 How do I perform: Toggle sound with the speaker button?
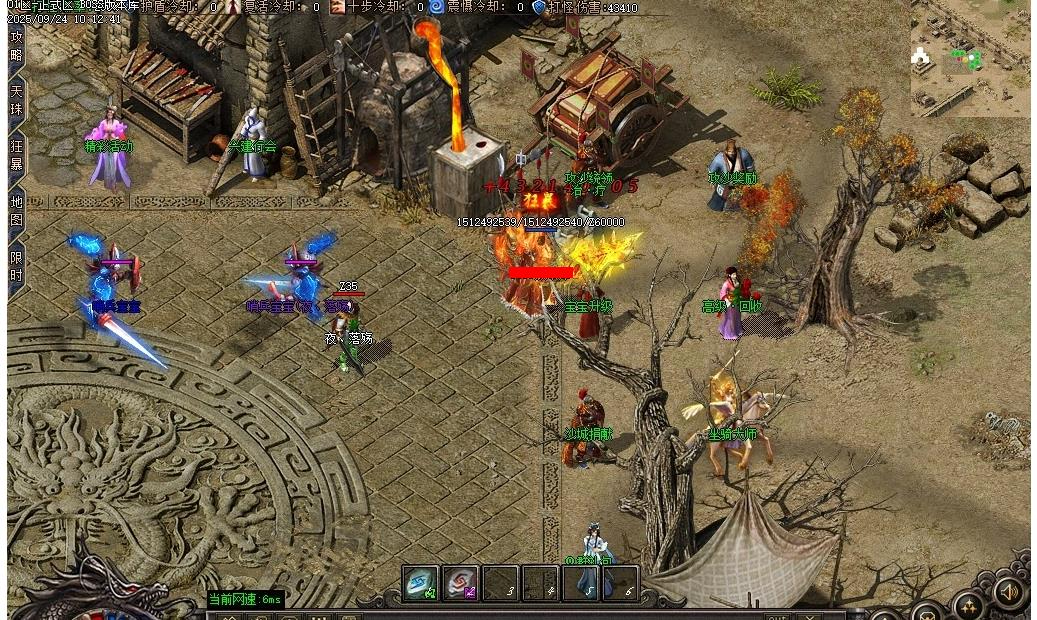(1008, 593)
